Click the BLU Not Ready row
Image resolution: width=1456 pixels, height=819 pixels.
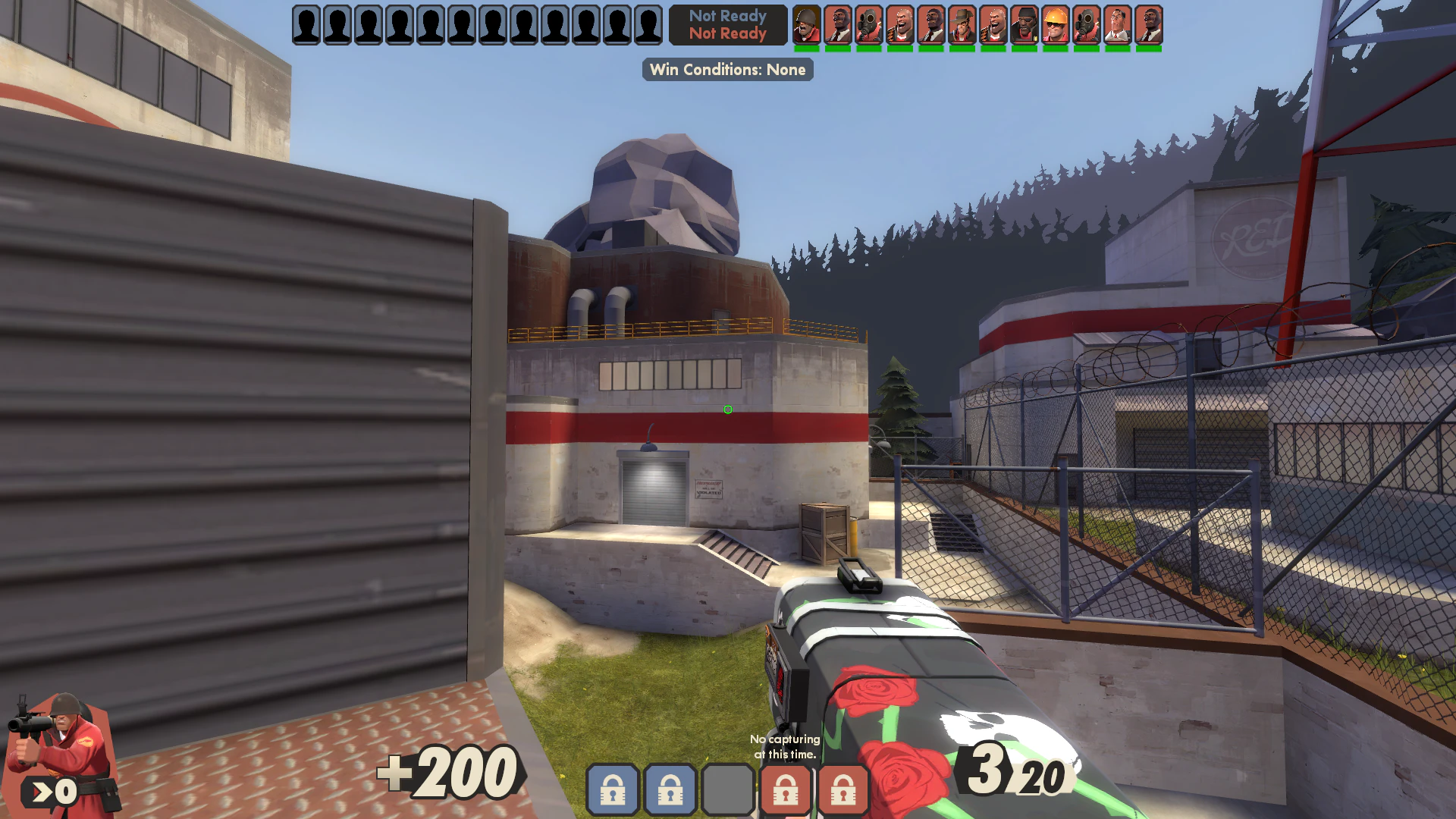pos(727,15)
